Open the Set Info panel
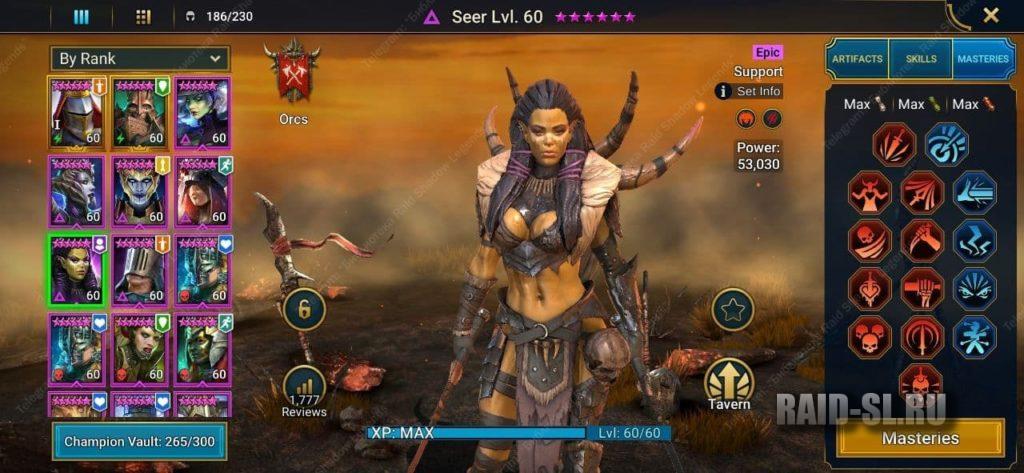The height and width of the screenshot is (473, 1024). pos(749,91)
